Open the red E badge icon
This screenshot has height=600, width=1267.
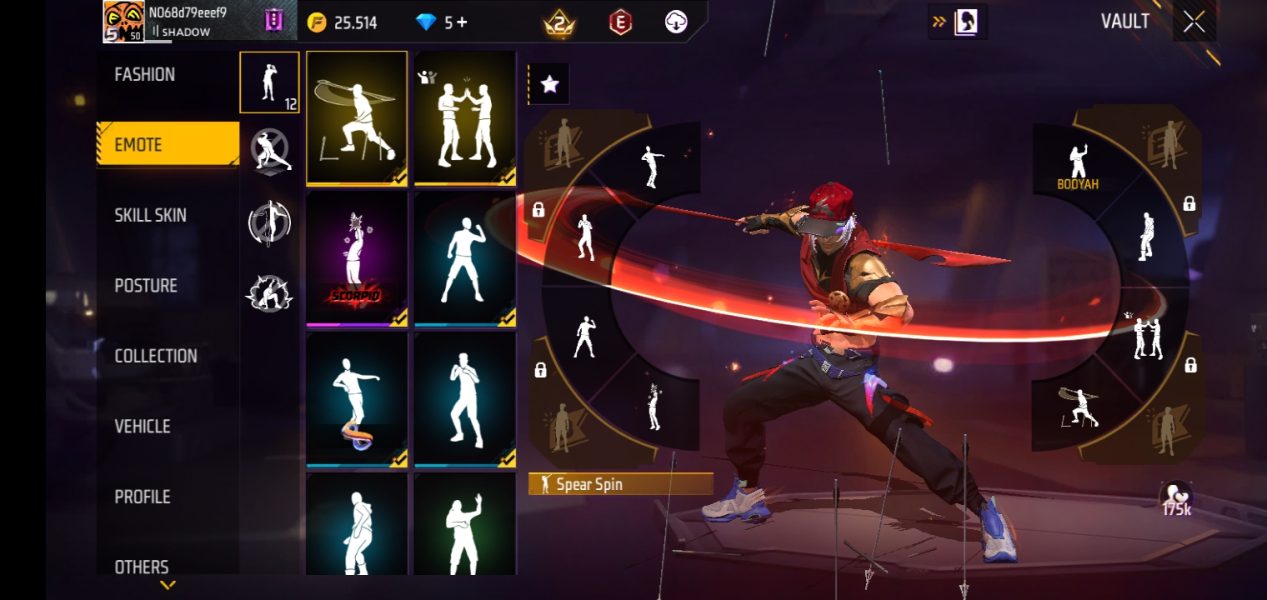(x=621, y=22)
